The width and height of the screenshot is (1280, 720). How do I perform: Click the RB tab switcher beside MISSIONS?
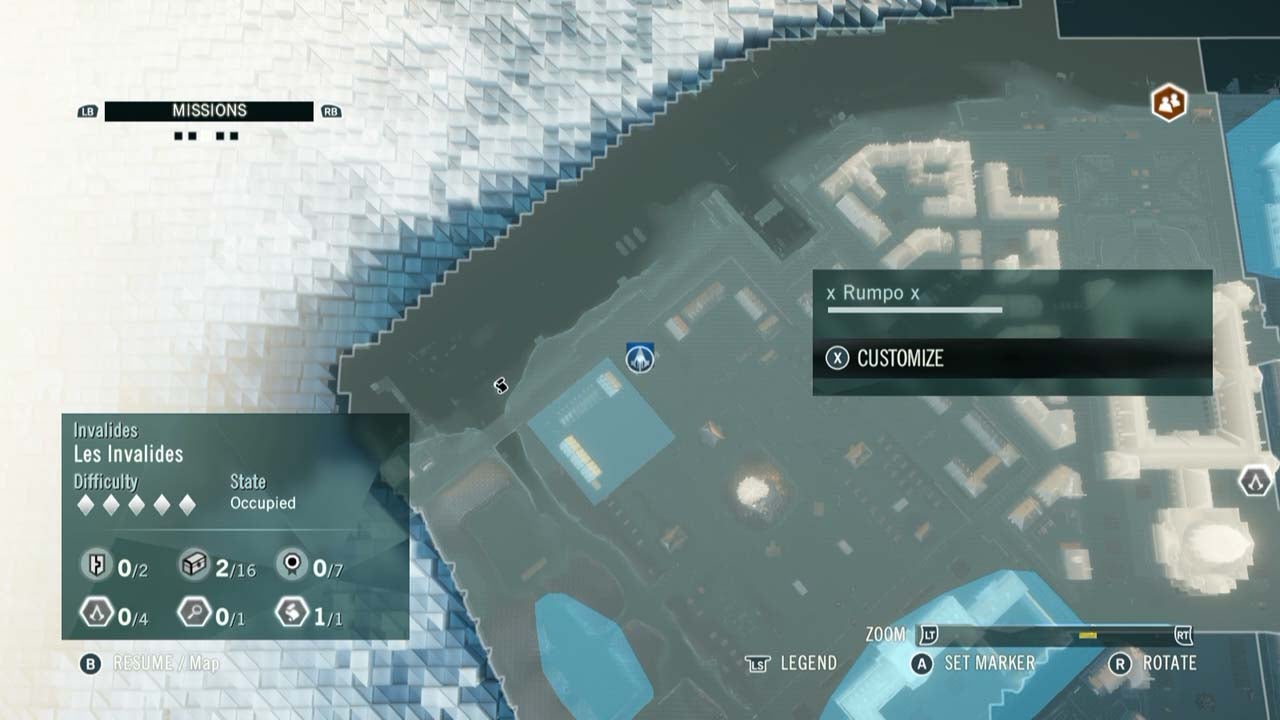tap(330, 110)
